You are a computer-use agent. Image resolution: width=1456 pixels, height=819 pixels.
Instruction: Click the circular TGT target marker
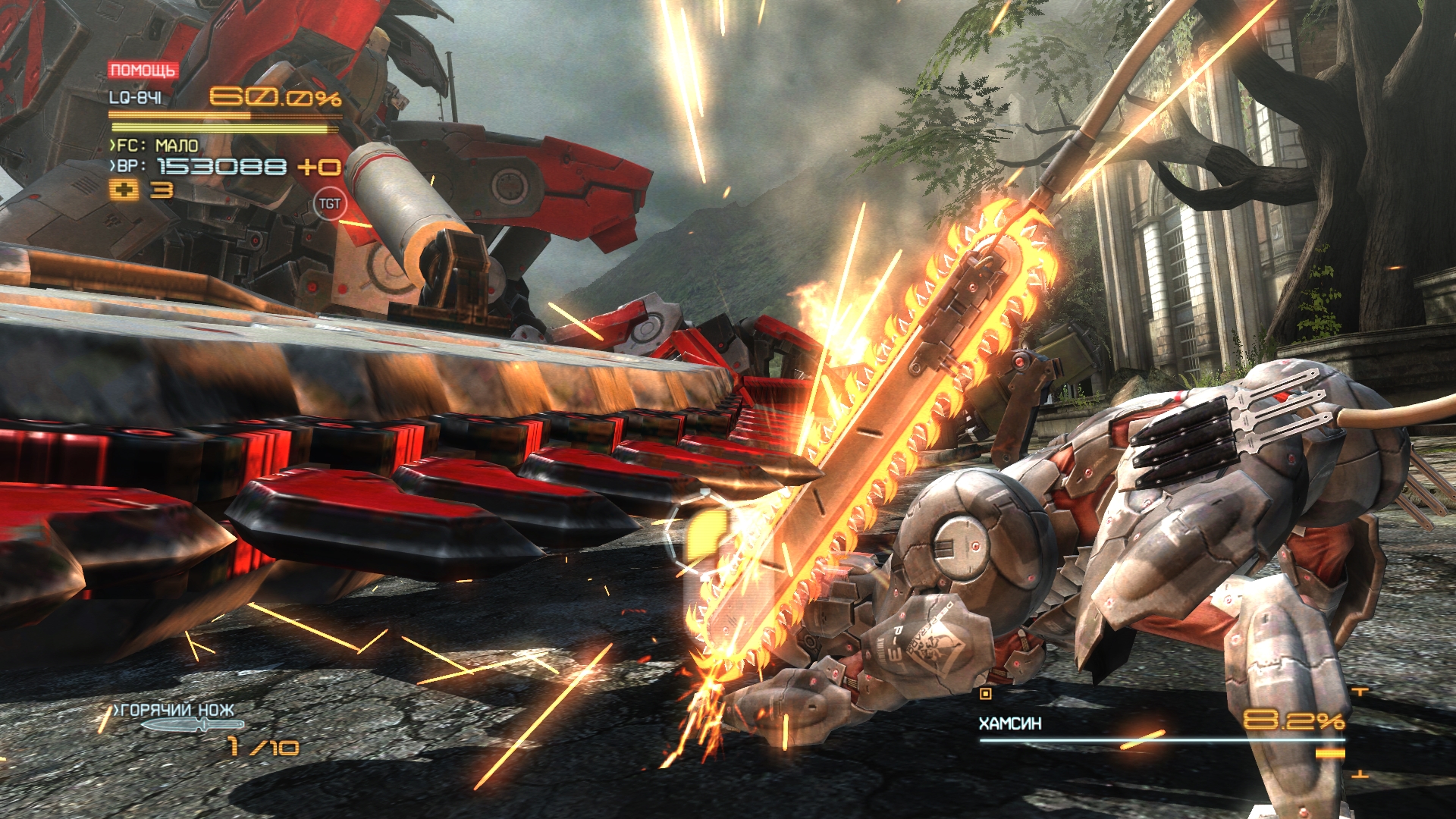[329, 203]
